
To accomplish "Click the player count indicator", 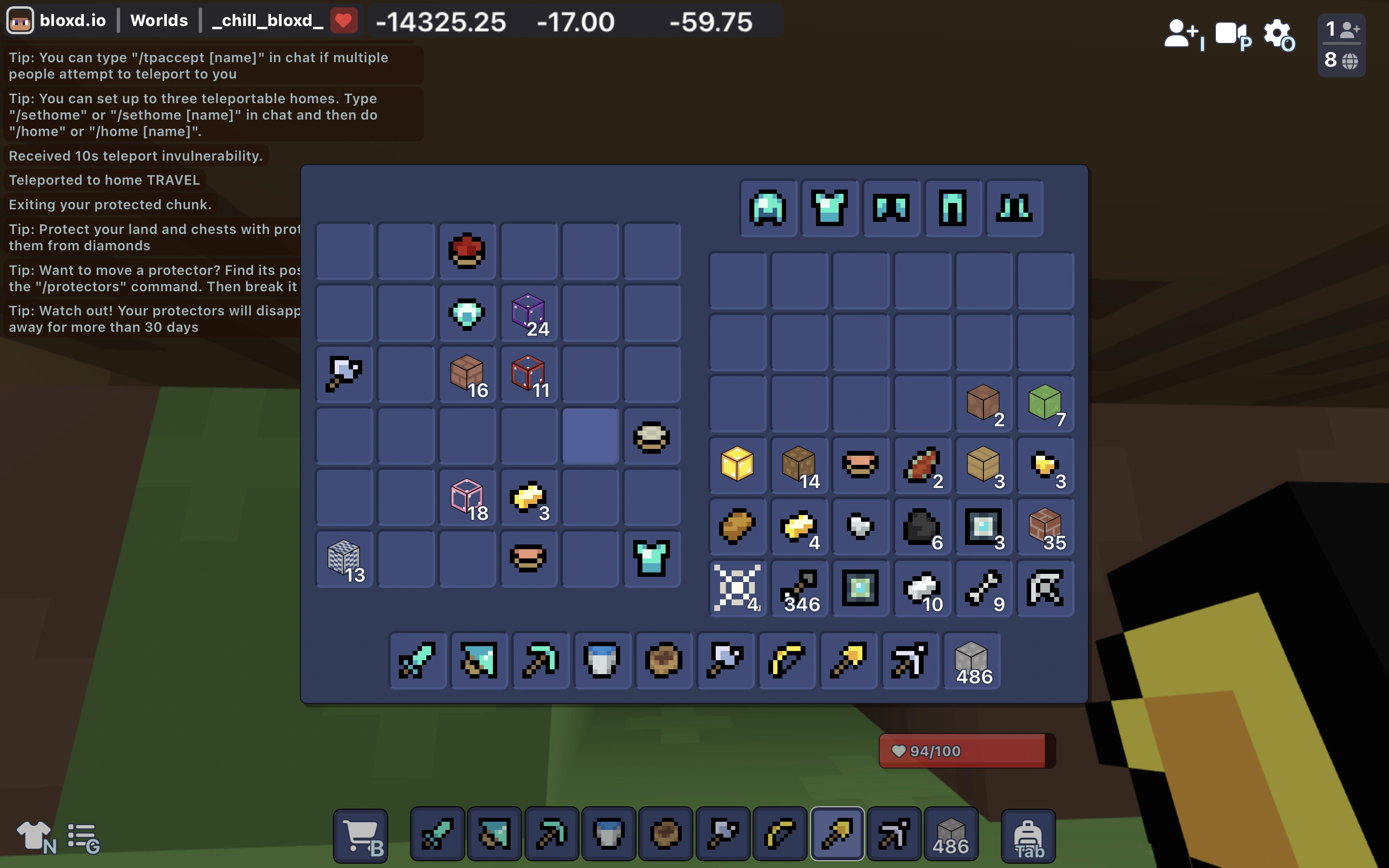I will (x=1341, y=45).
